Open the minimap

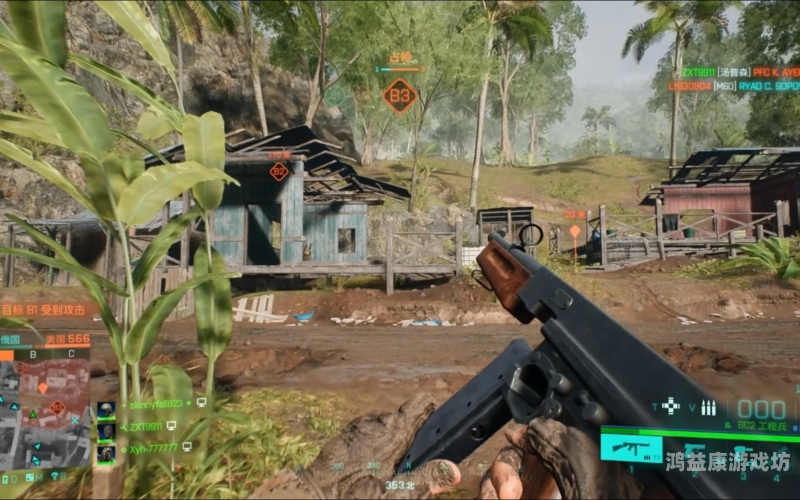click(x=45, y=400)
